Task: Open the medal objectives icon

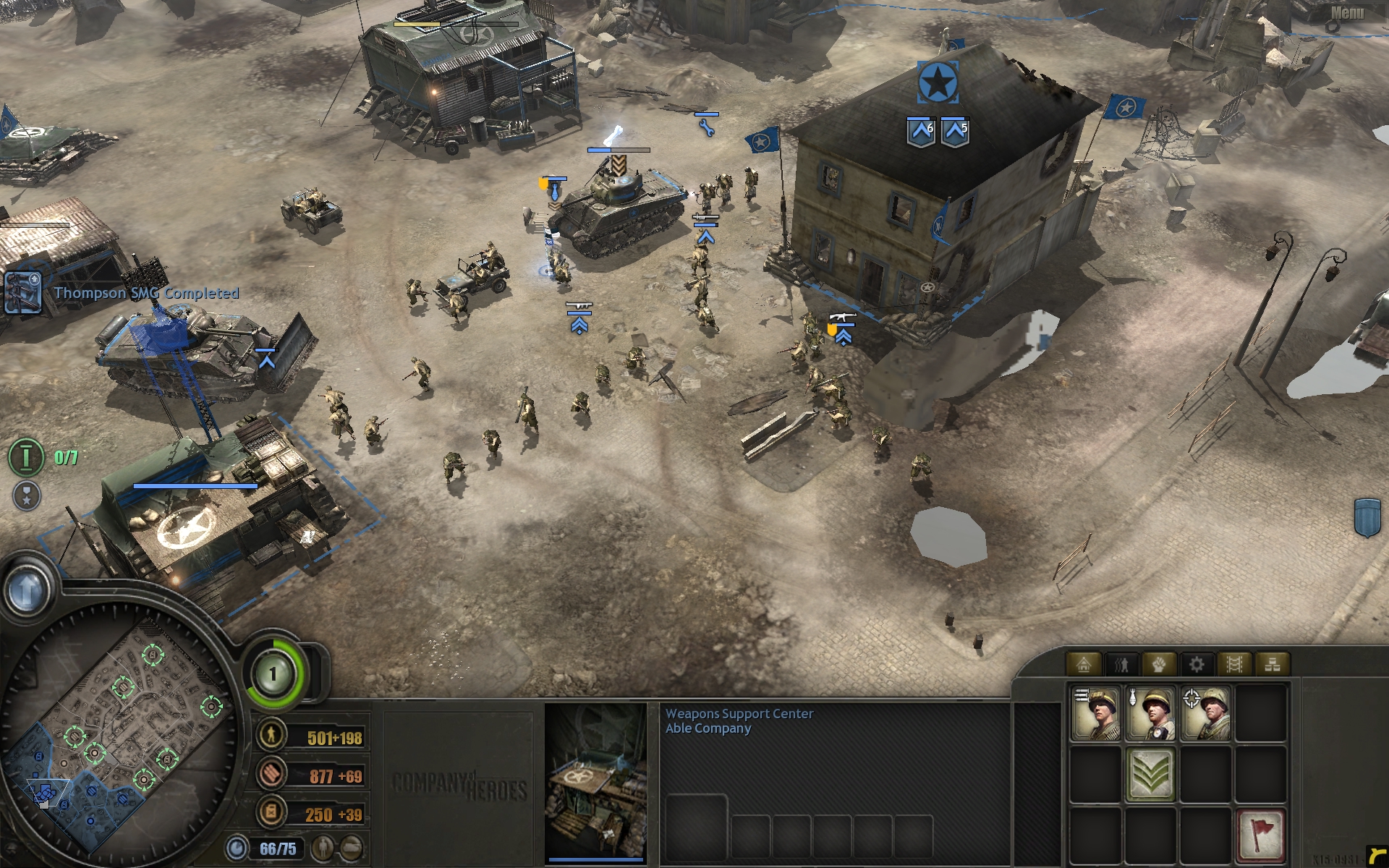Action: click(x=27, y=495)
